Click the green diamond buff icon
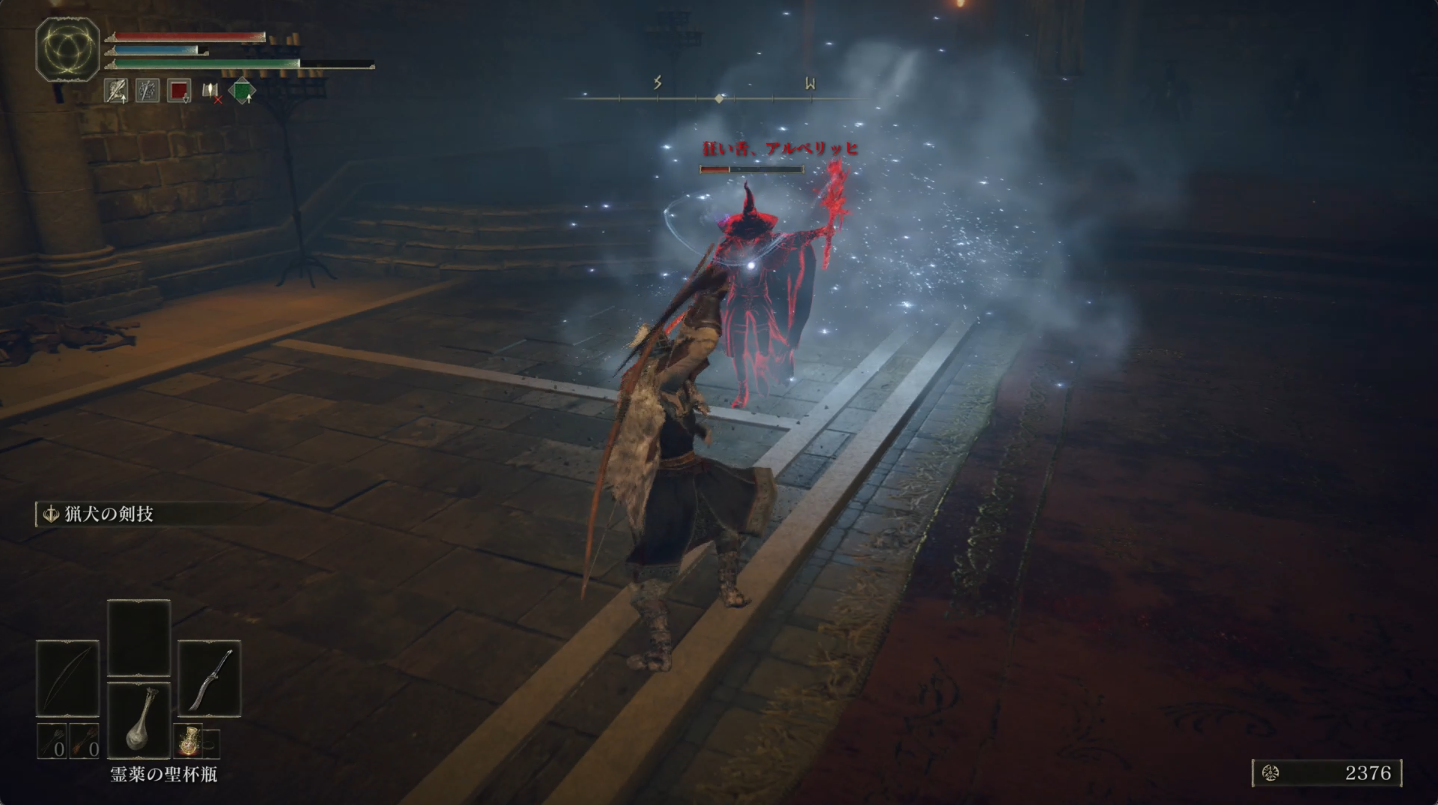This screenshot has width=1438, height=805. coord(242,91)
